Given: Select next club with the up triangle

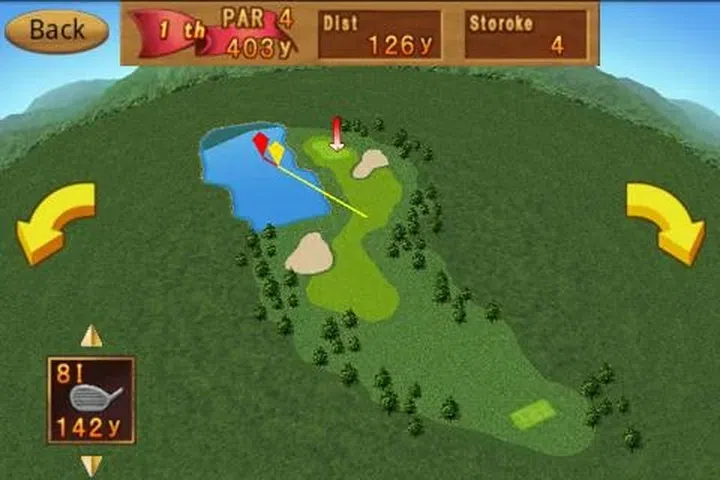Looking at the screenshot, I should click(91, 337).
